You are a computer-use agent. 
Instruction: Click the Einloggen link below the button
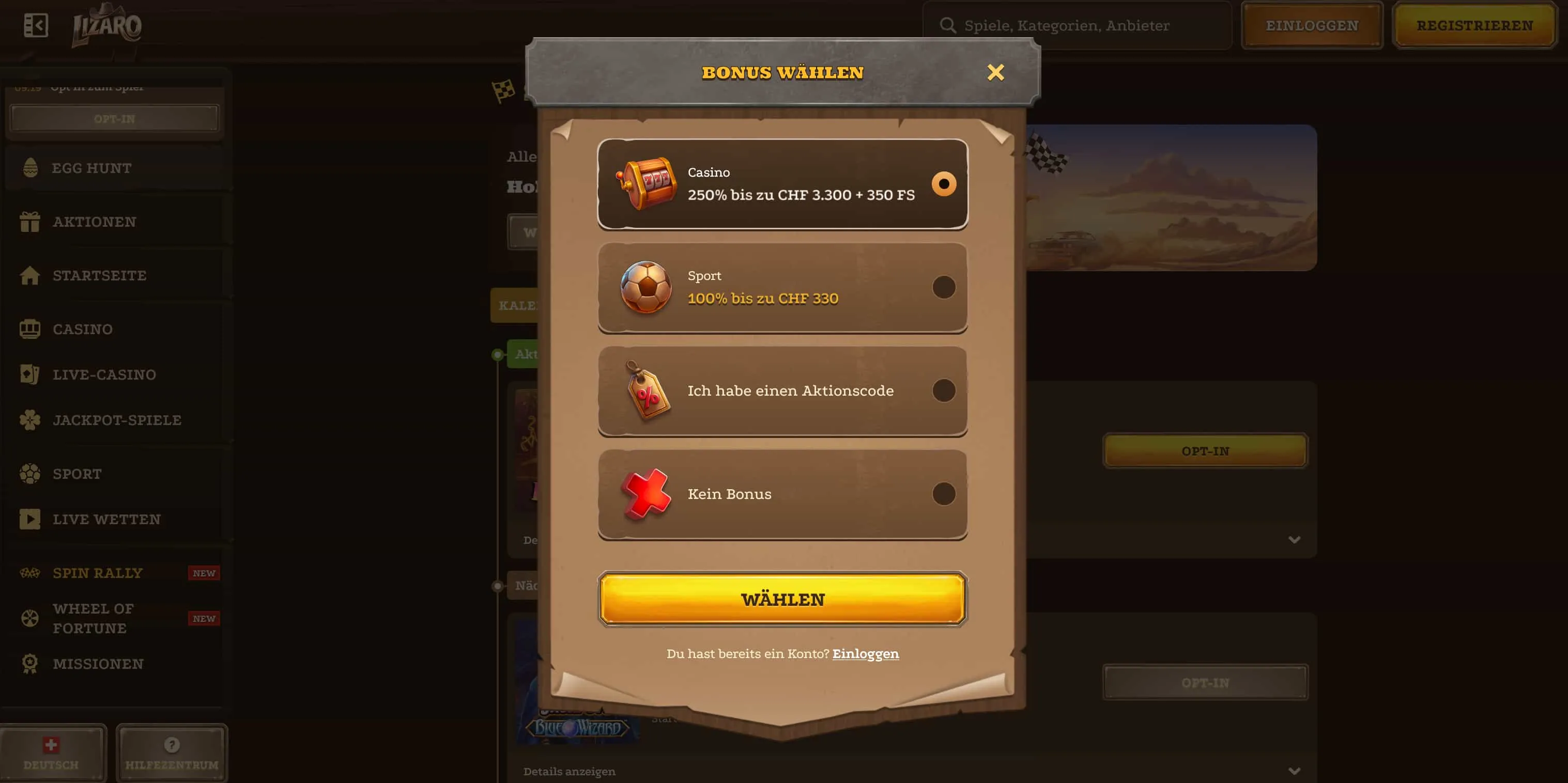866,653
